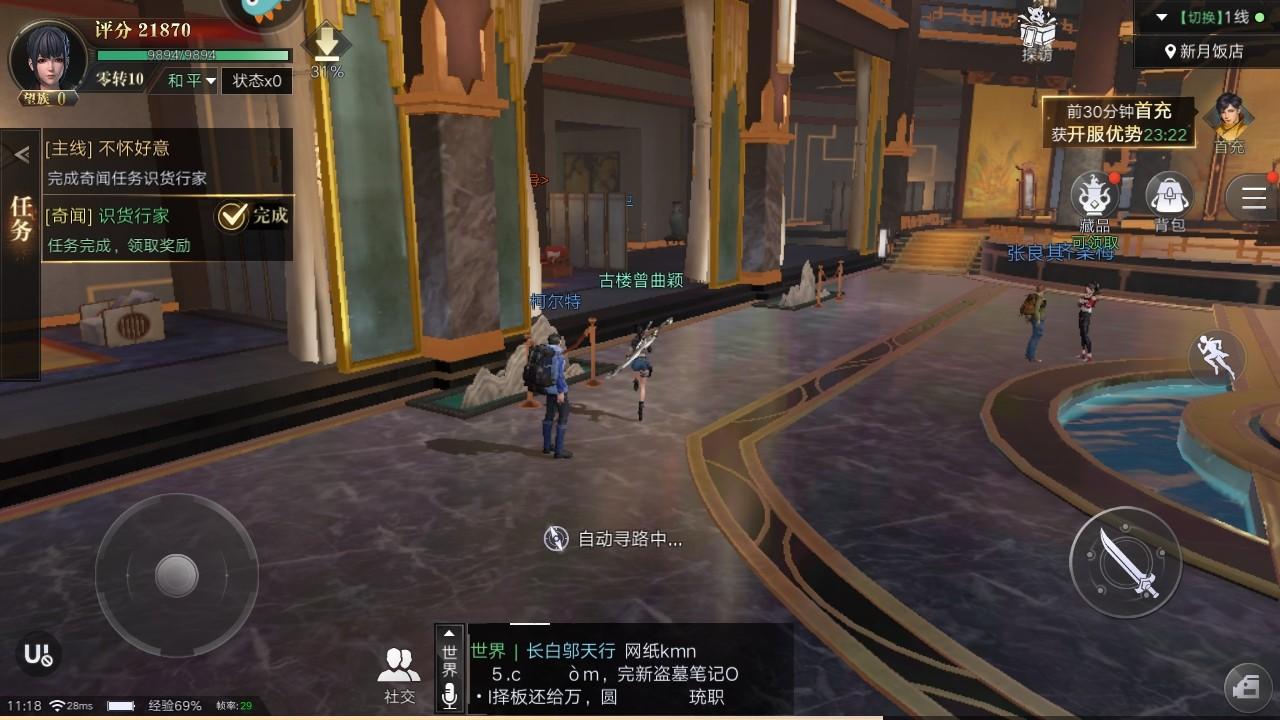Open the 藏品 collections panel

pos(1095,195)
